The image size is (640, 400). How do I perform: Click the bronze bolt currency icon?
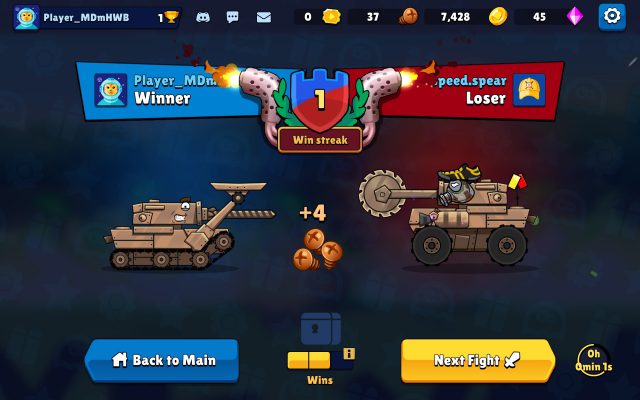tap(408, 16)
